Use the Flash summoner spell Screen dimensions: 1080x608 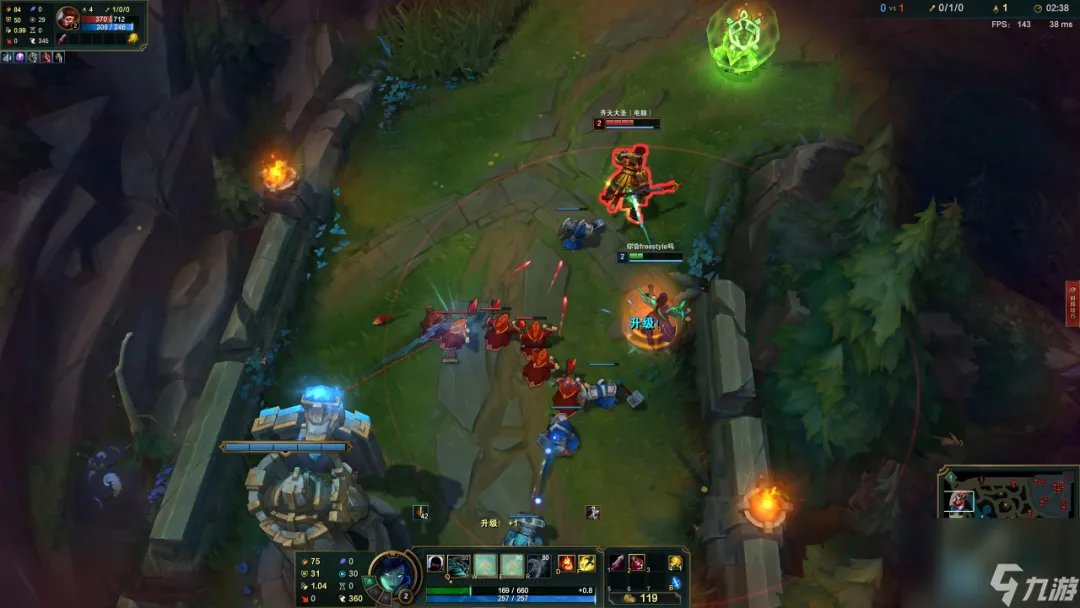click(x=587, y=564)
